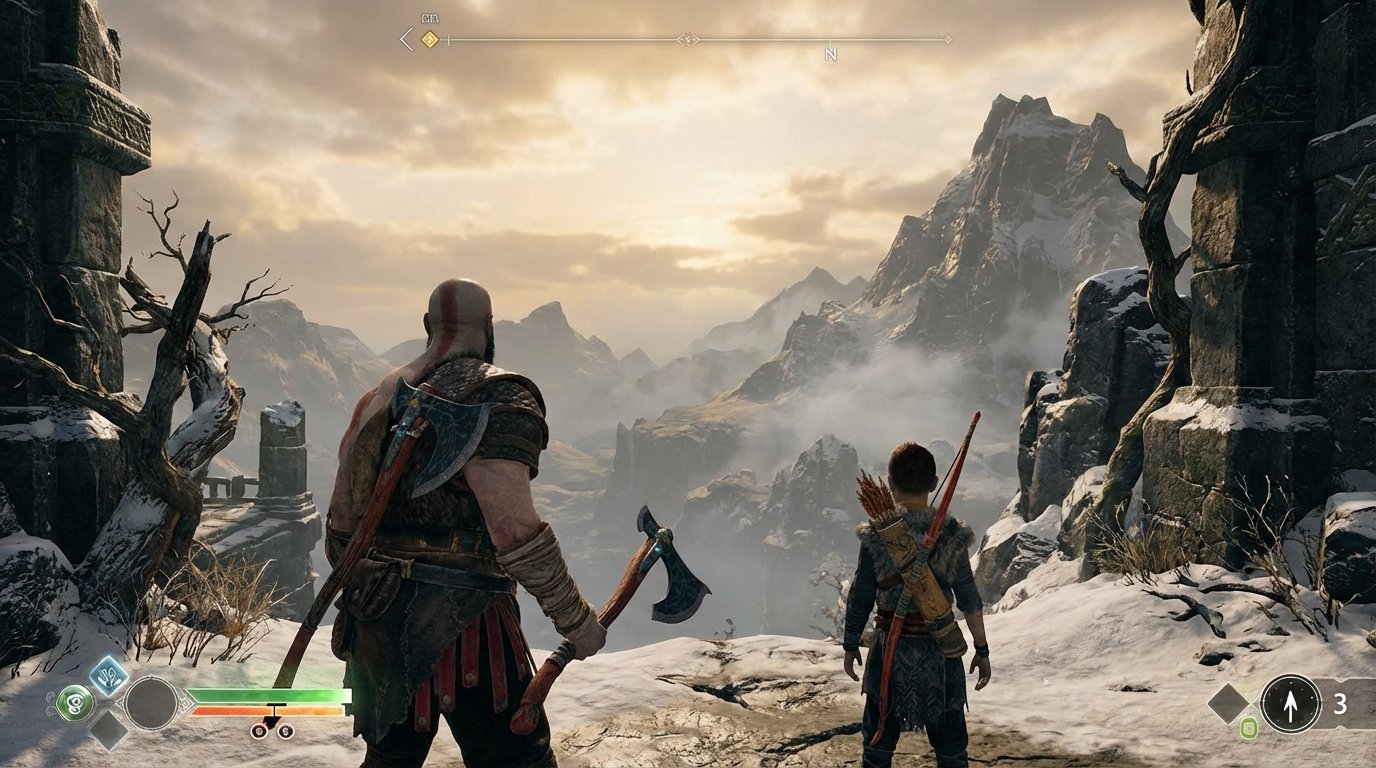The width and height of the screenshot is (1376, 768).
Task: Click the empty resurrection stone circle slot
Action: 151,703
